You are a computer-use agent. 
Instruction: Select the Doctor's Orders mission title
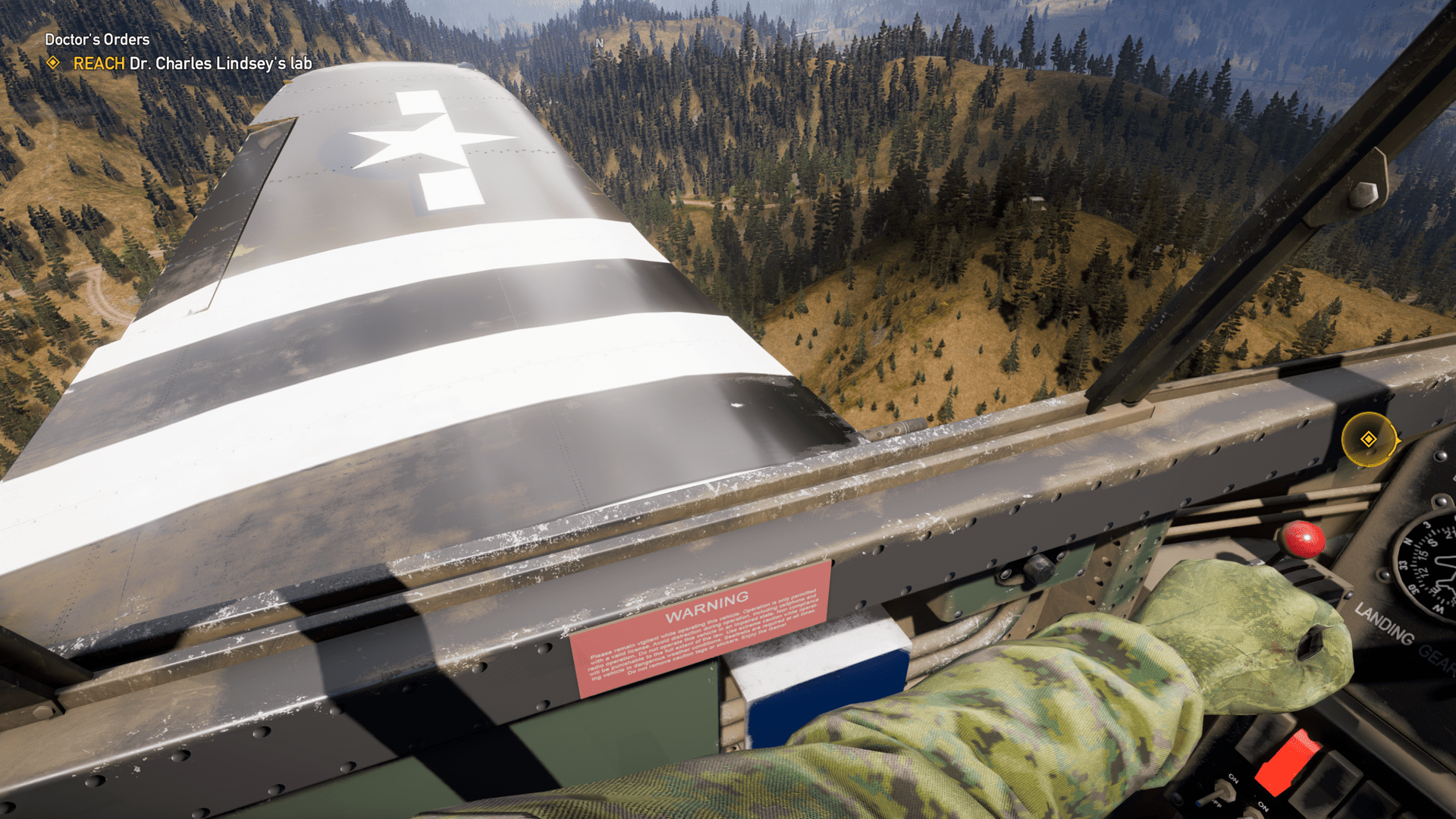pos(96,39)
